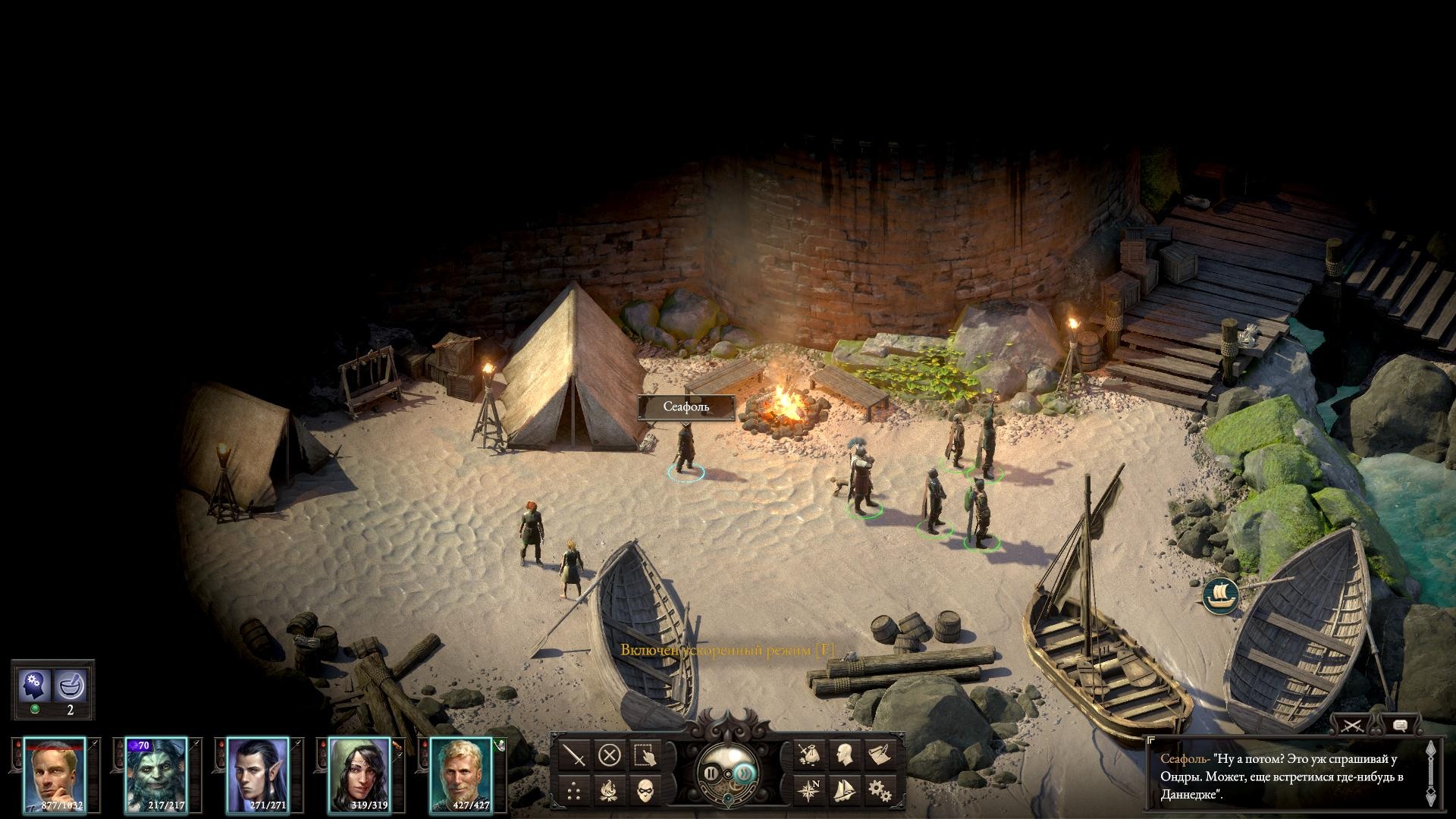Click the log scroll-down arrow

(x=1431, y=800)
